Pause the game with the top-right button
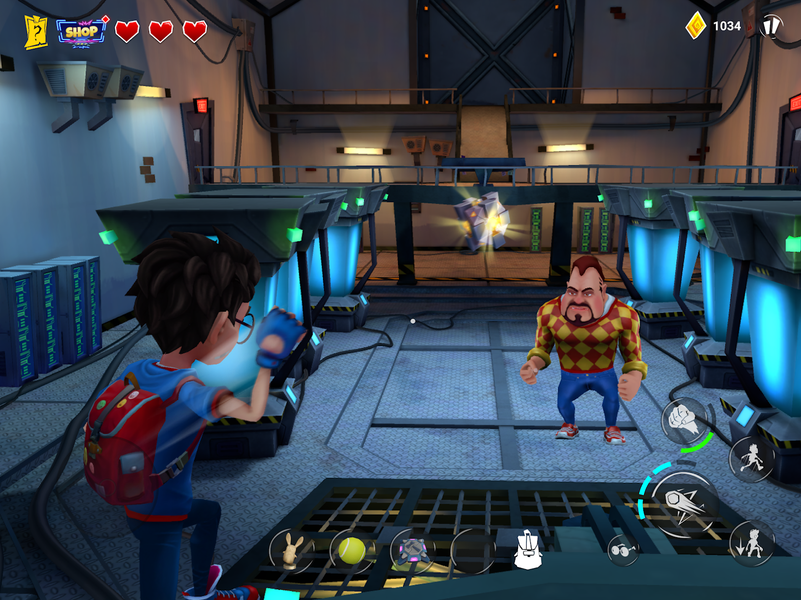Image resolution: width=801 pixels, height=600 pixels. coord(771,25)
